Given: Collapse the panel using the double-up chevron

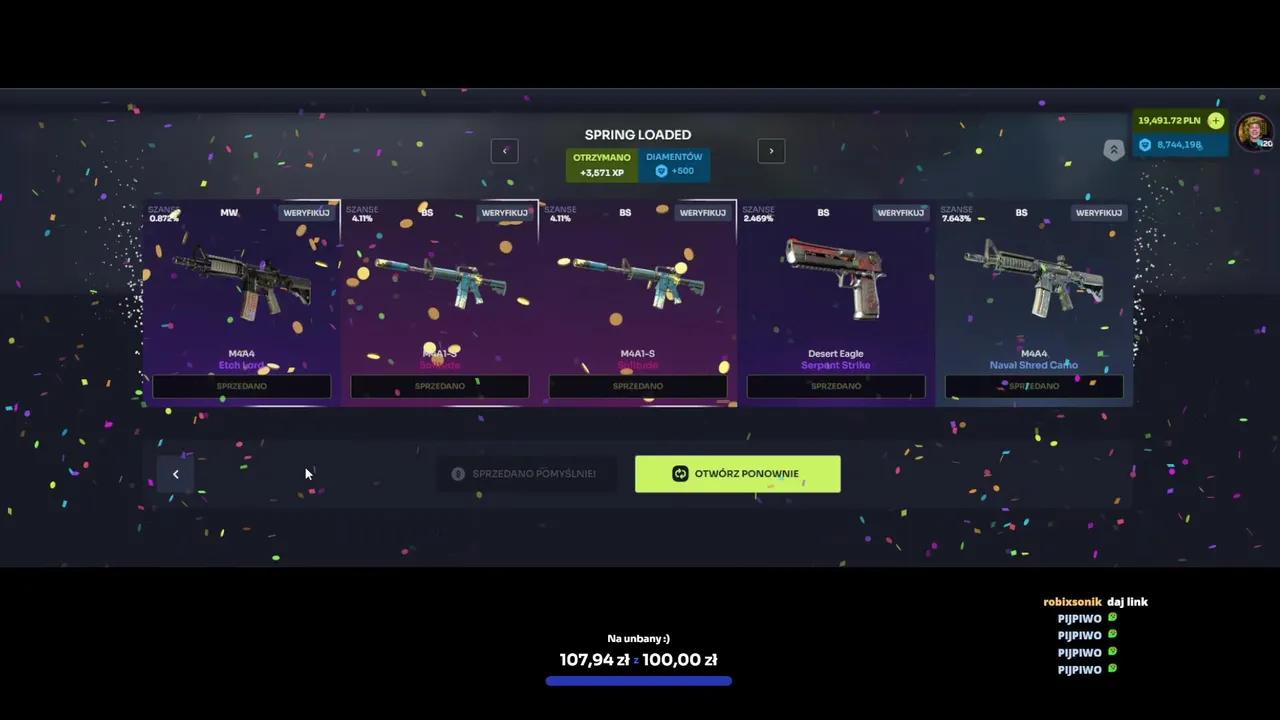Looking at the screenshot, I should point(1114,149).
